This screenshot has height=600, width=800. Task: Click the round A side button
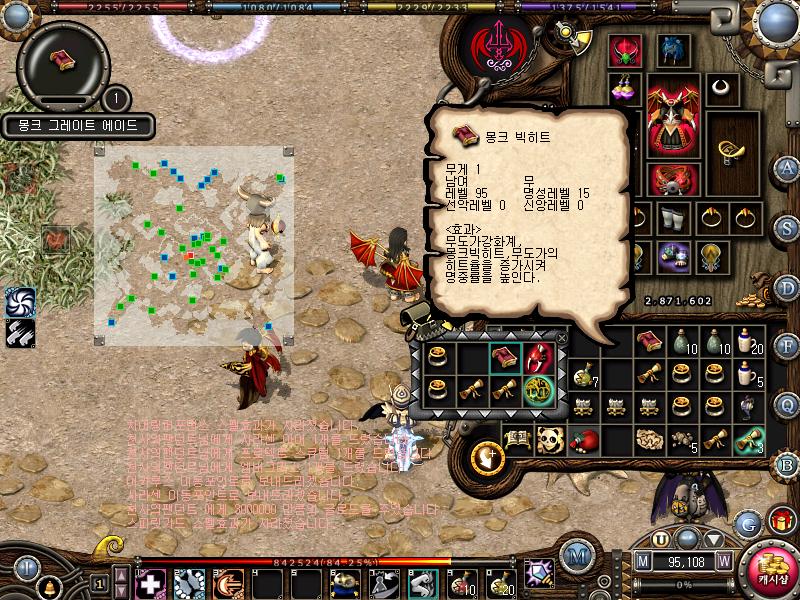[x=787, y=167]
